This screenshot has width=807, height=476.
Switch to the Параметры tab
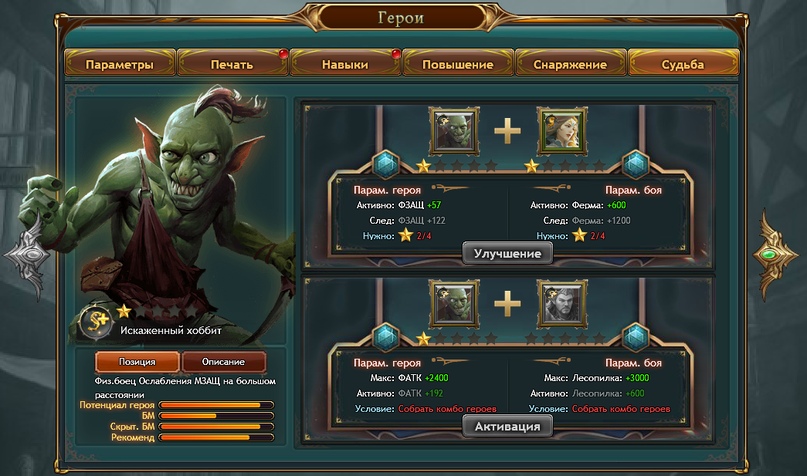[120, 64]
